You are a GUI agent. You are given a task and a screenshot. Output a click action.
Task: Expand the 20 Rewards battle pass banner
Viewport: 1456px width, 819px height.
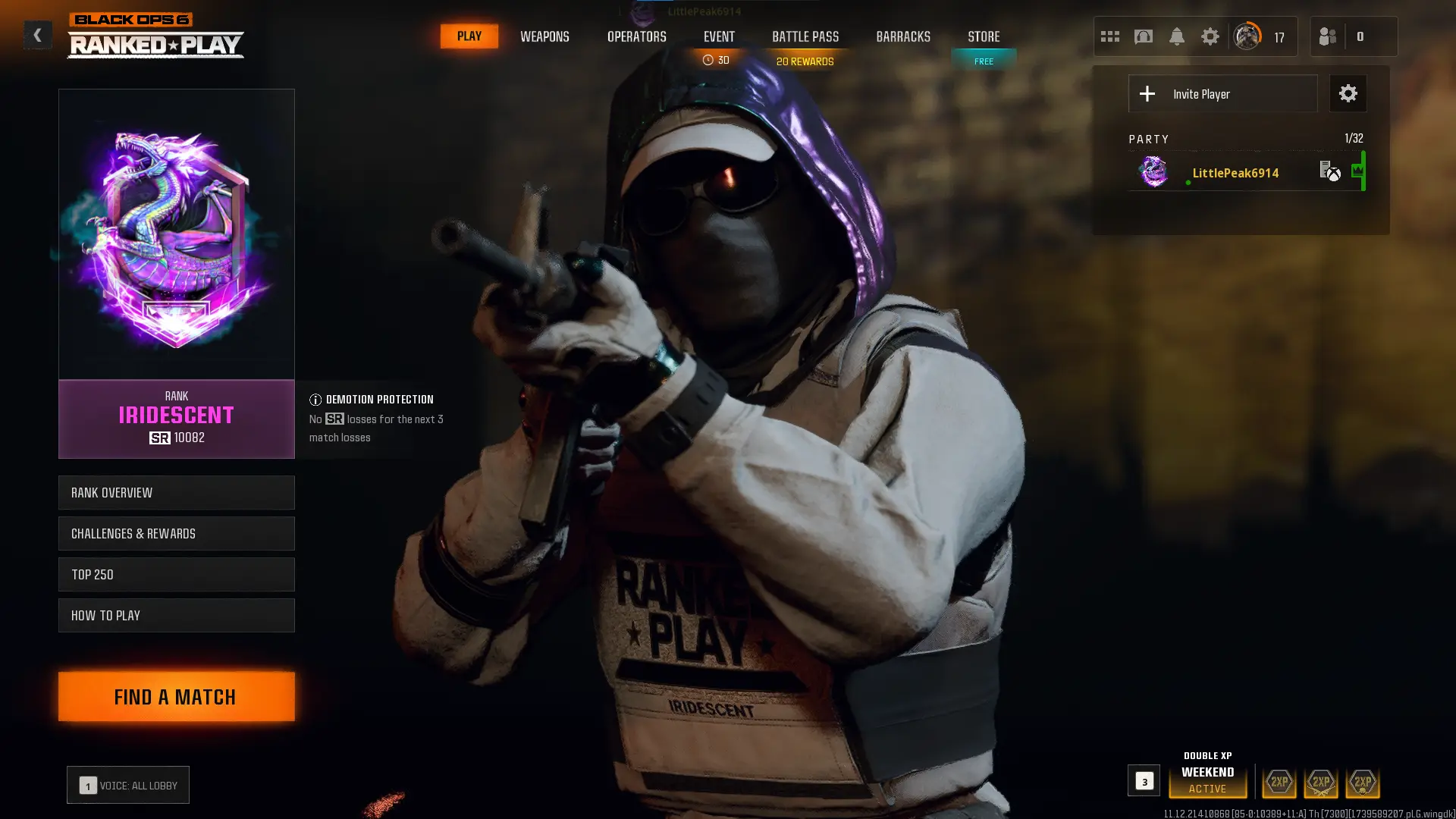[805, 61]
